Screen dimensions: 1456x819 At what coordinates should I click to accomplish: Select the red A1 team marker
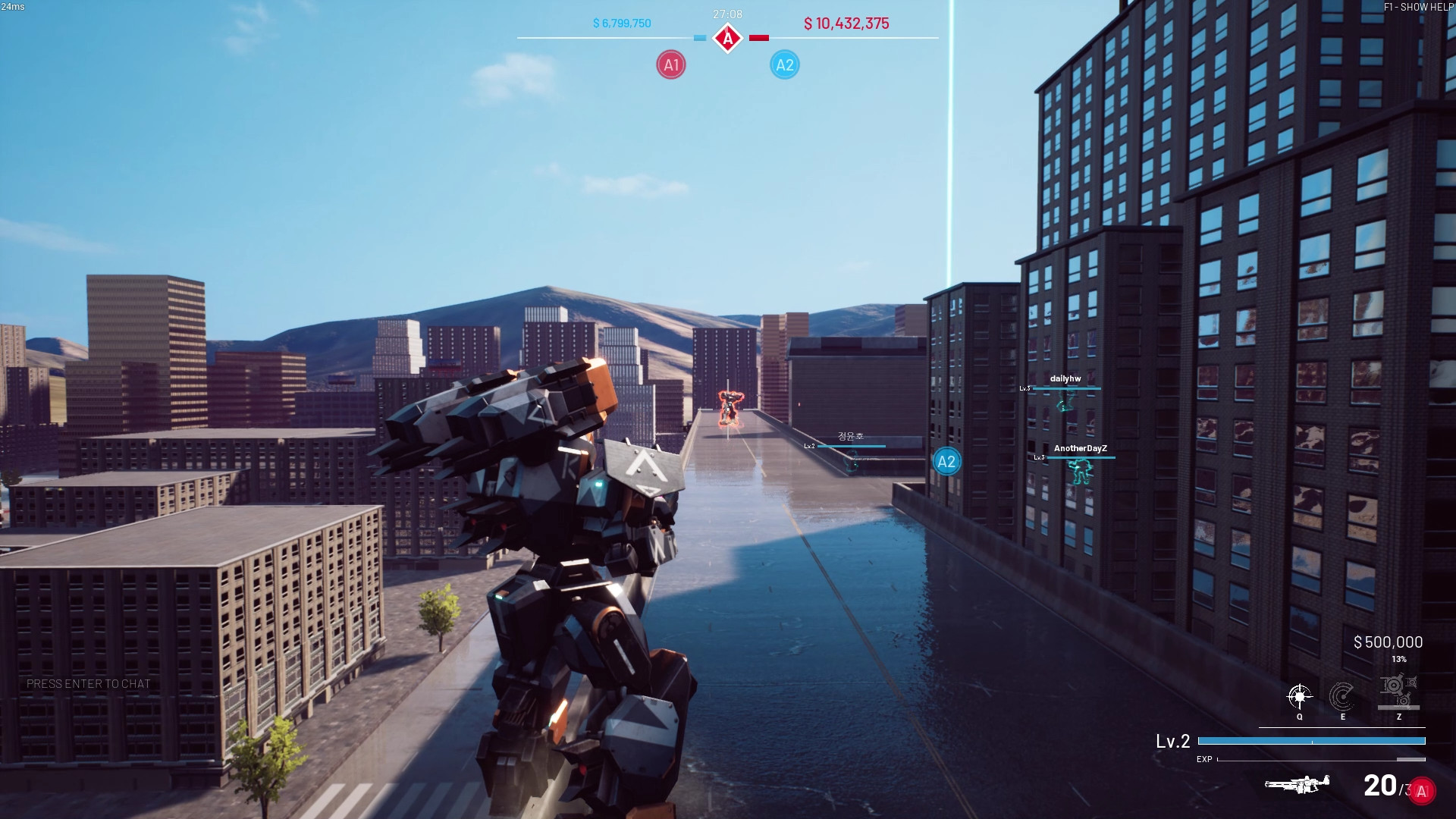coord(670,64)
